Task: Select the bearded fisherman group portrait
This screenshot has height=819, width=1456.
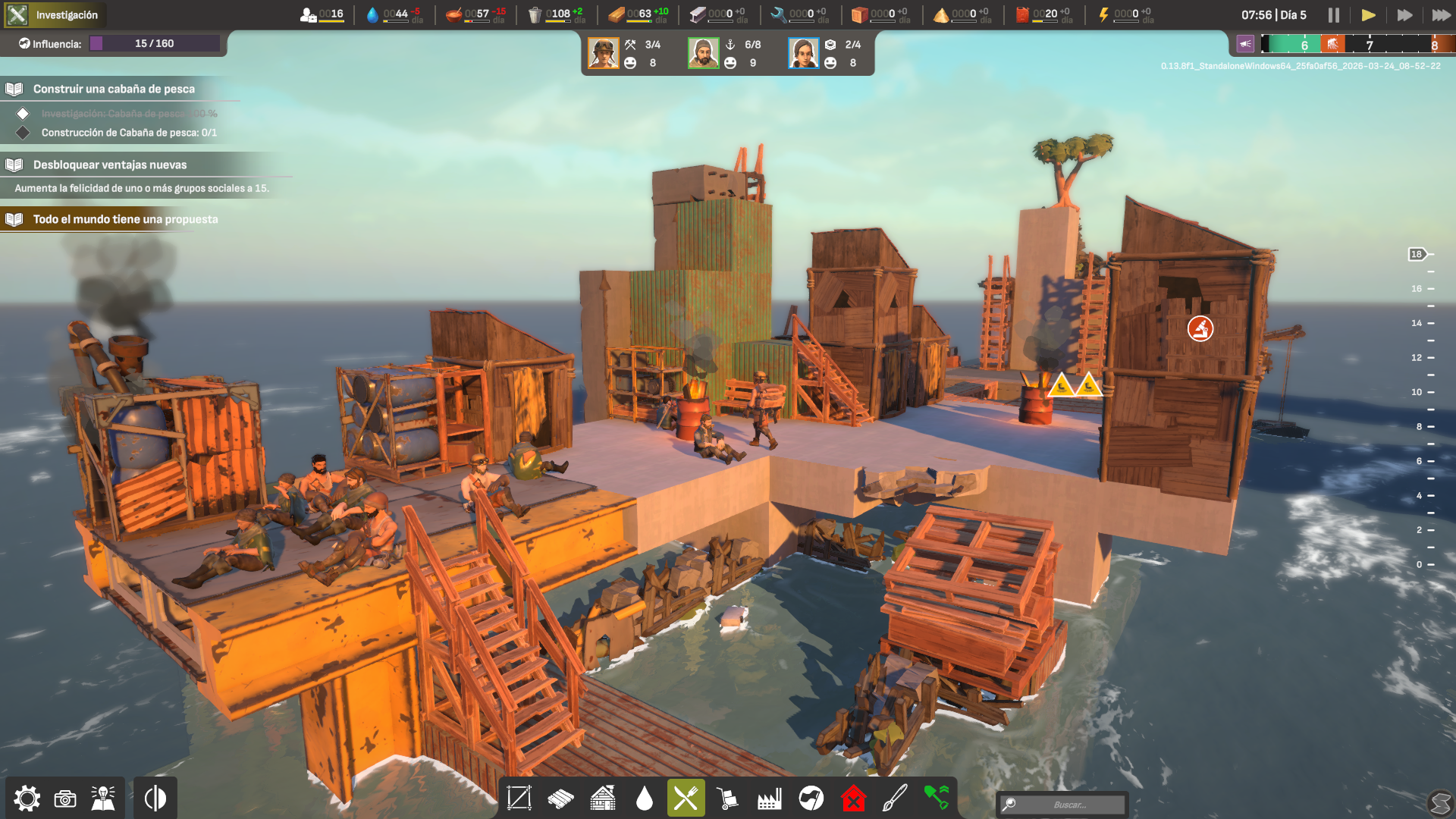Action: click(x=704, y=54)
